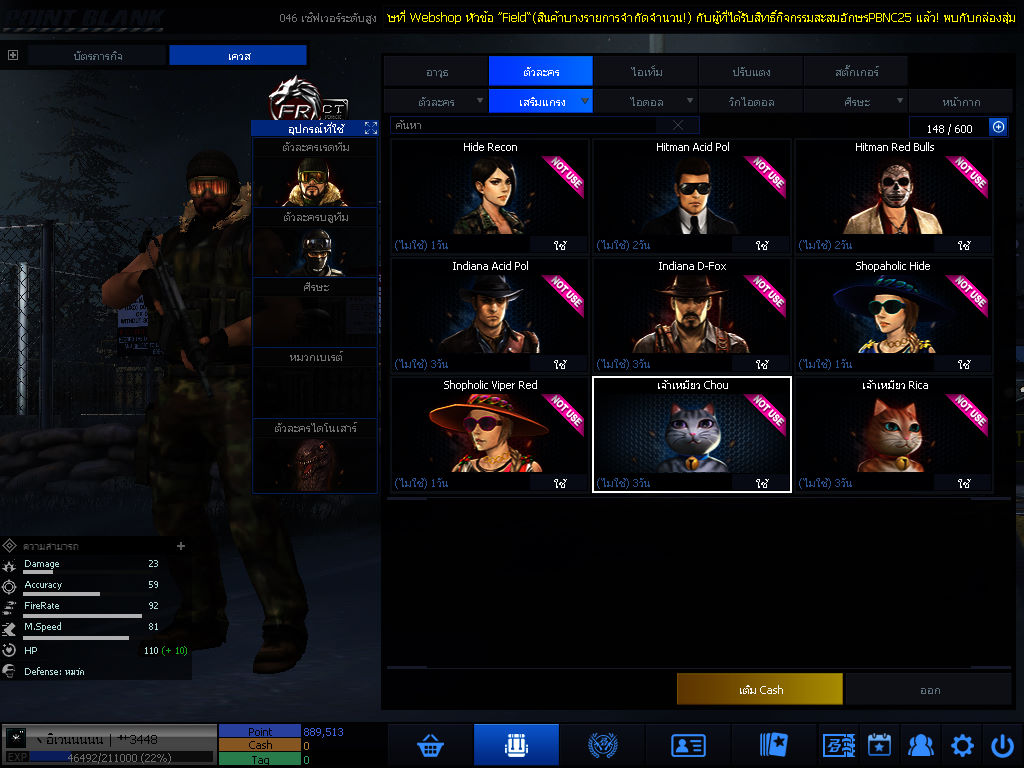This screenshot has width=1024, height=768.
Task: Expand inventory capacity with the plus button
Action: click(x=997, y=127)
